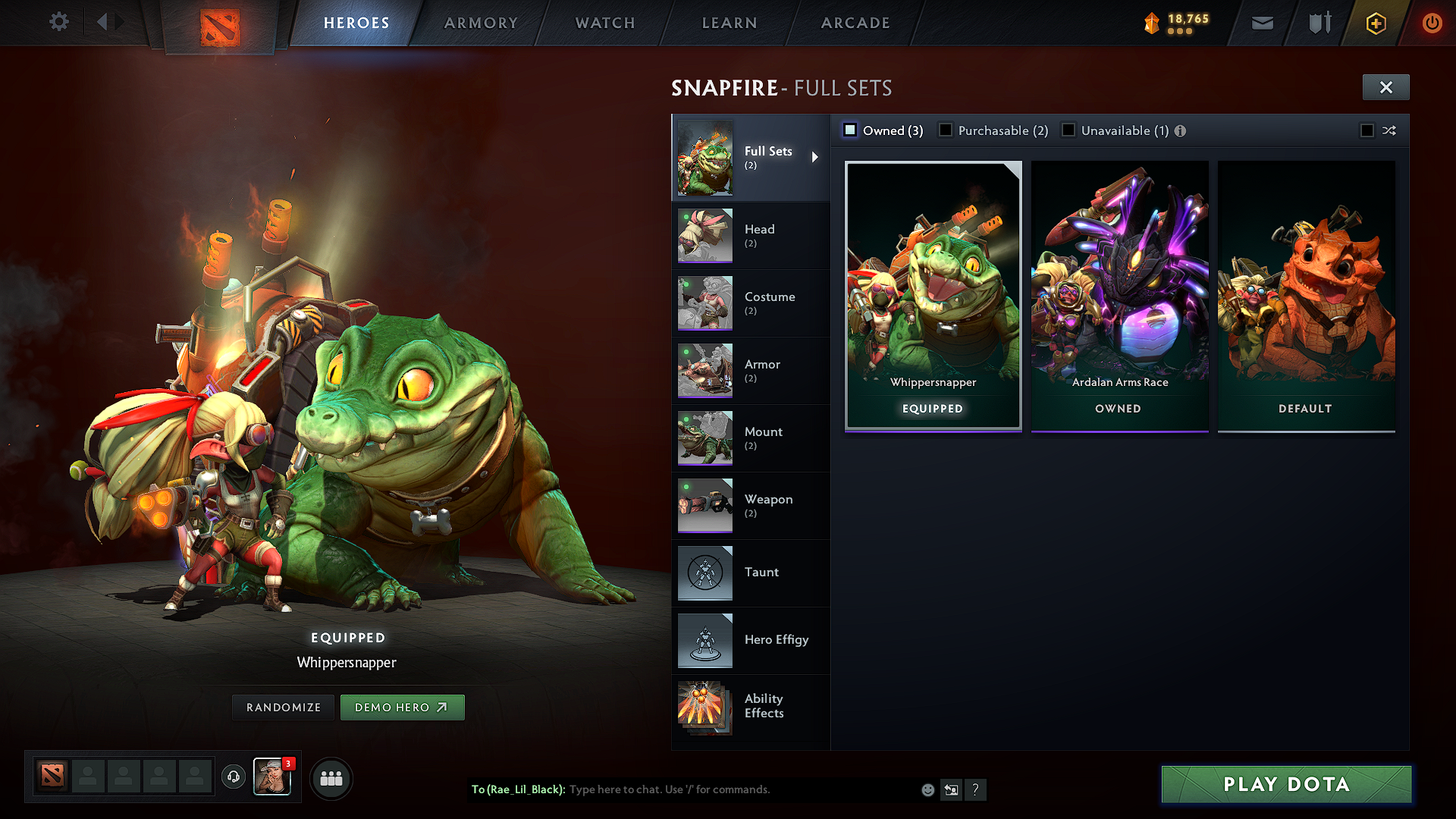
Task: Open the settings gear
Action: (x=58, y=22)
